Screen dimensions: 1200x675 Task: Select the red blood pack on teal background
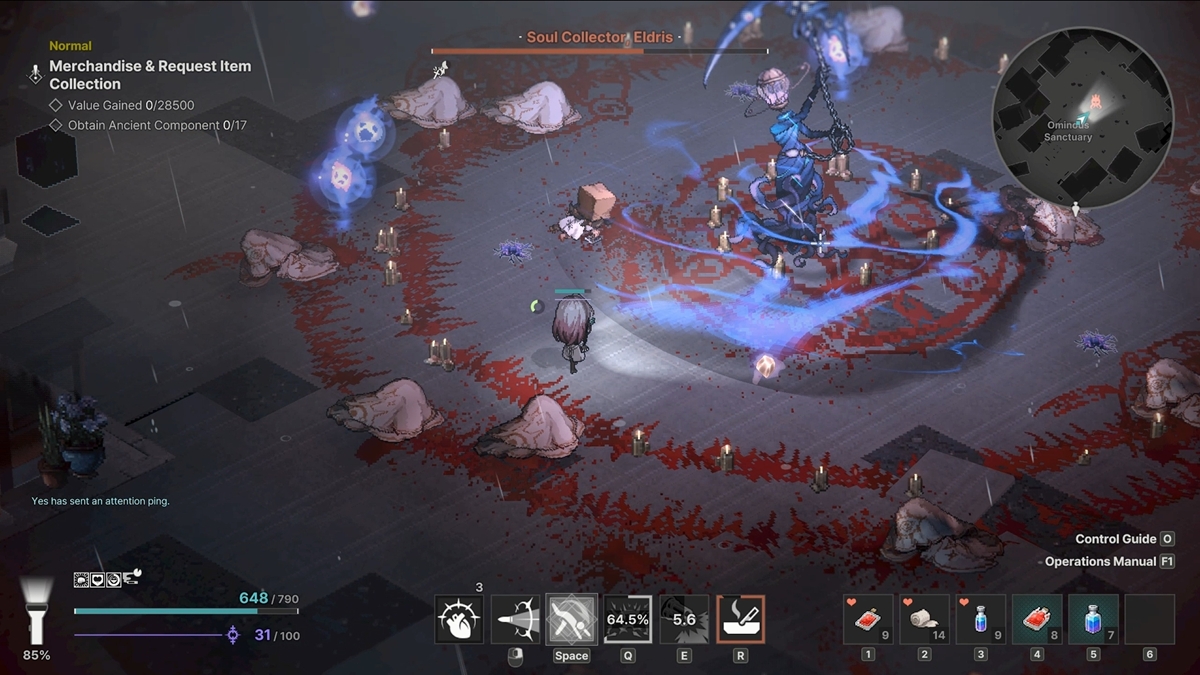[x=1037, y=620]
